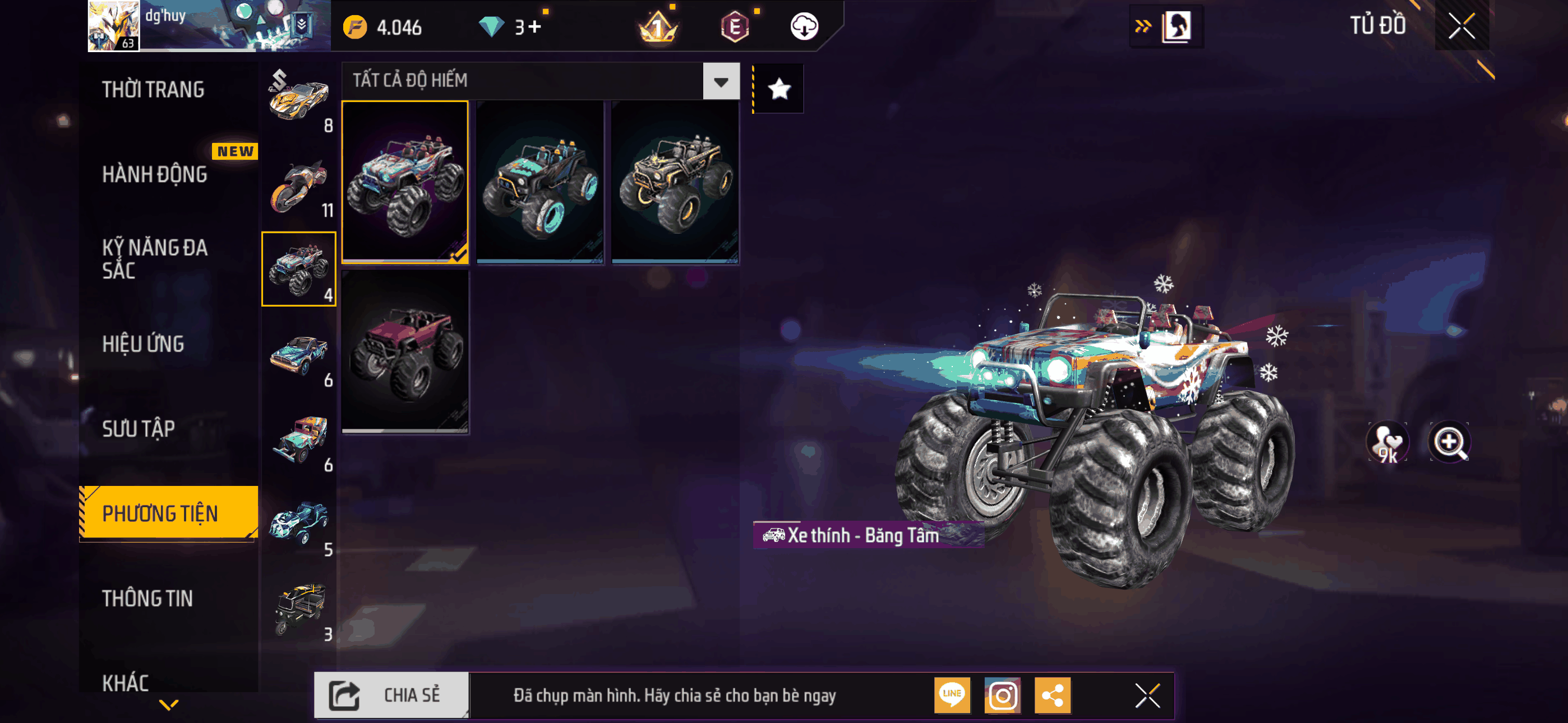Choose the tuk-tuk vehicle type
This screenshot has width=1568, height=723.
[x=299, y=609]
